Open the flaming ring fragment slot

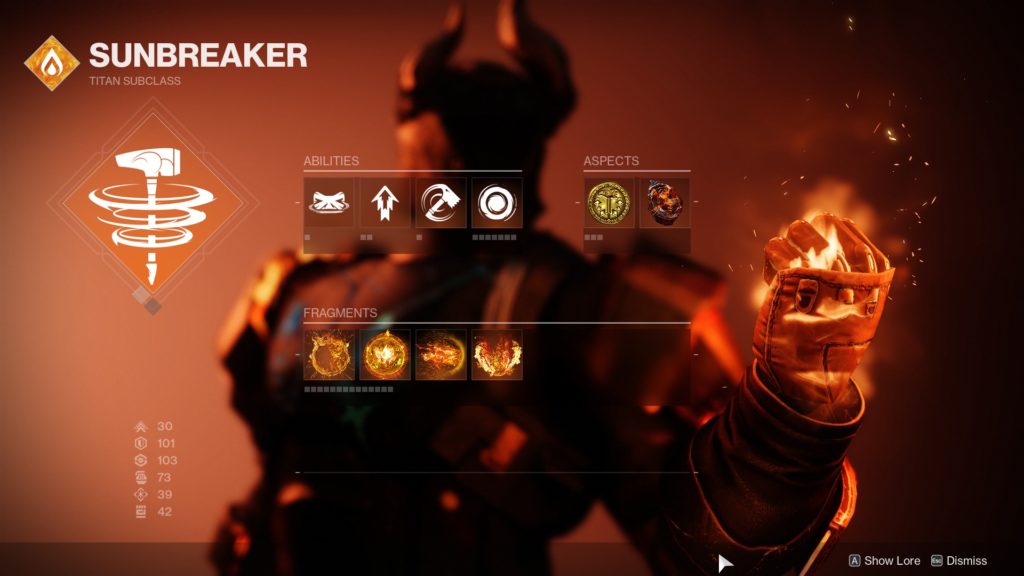pyautogui.click(x=329, y=355)
